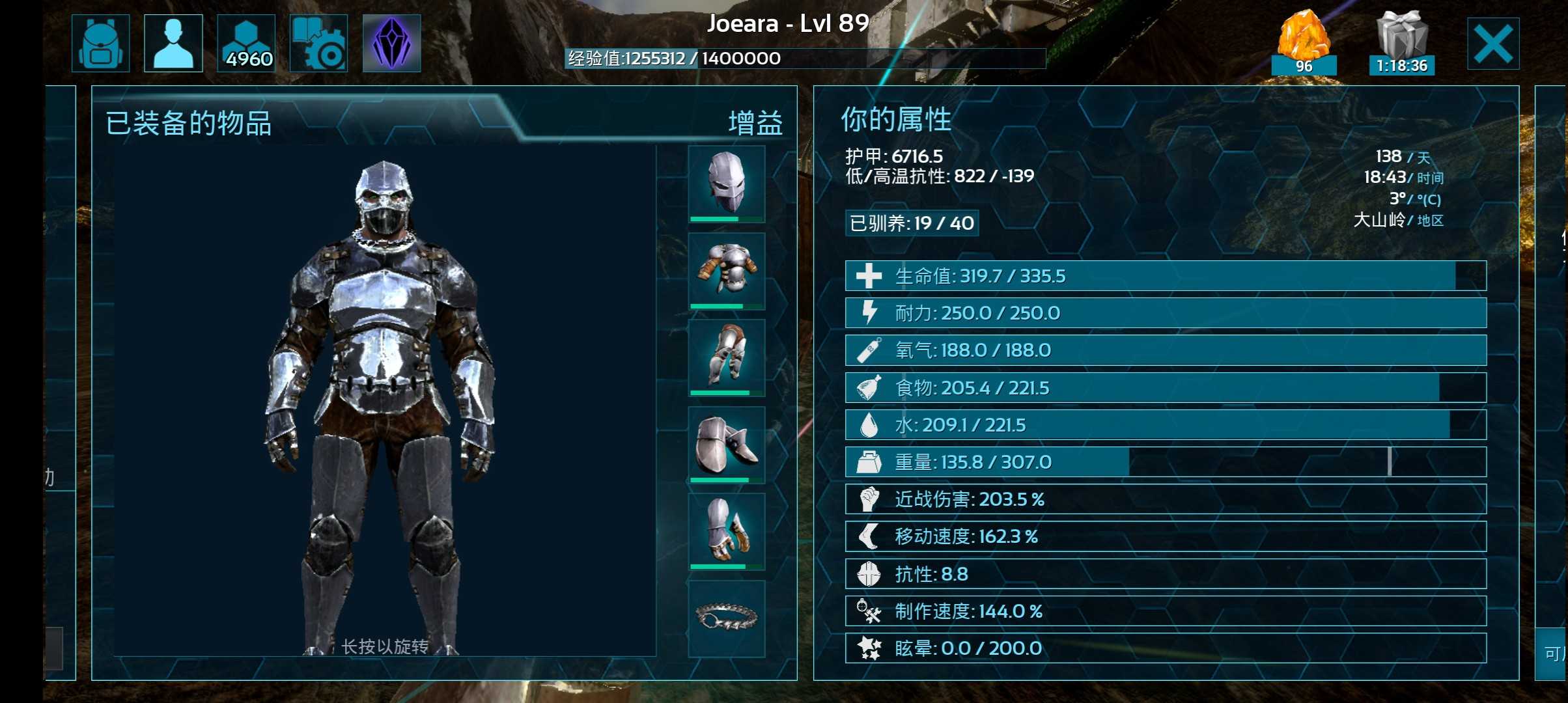
Task: Select the purple crystal tab
Action: (x=391, y=44)
